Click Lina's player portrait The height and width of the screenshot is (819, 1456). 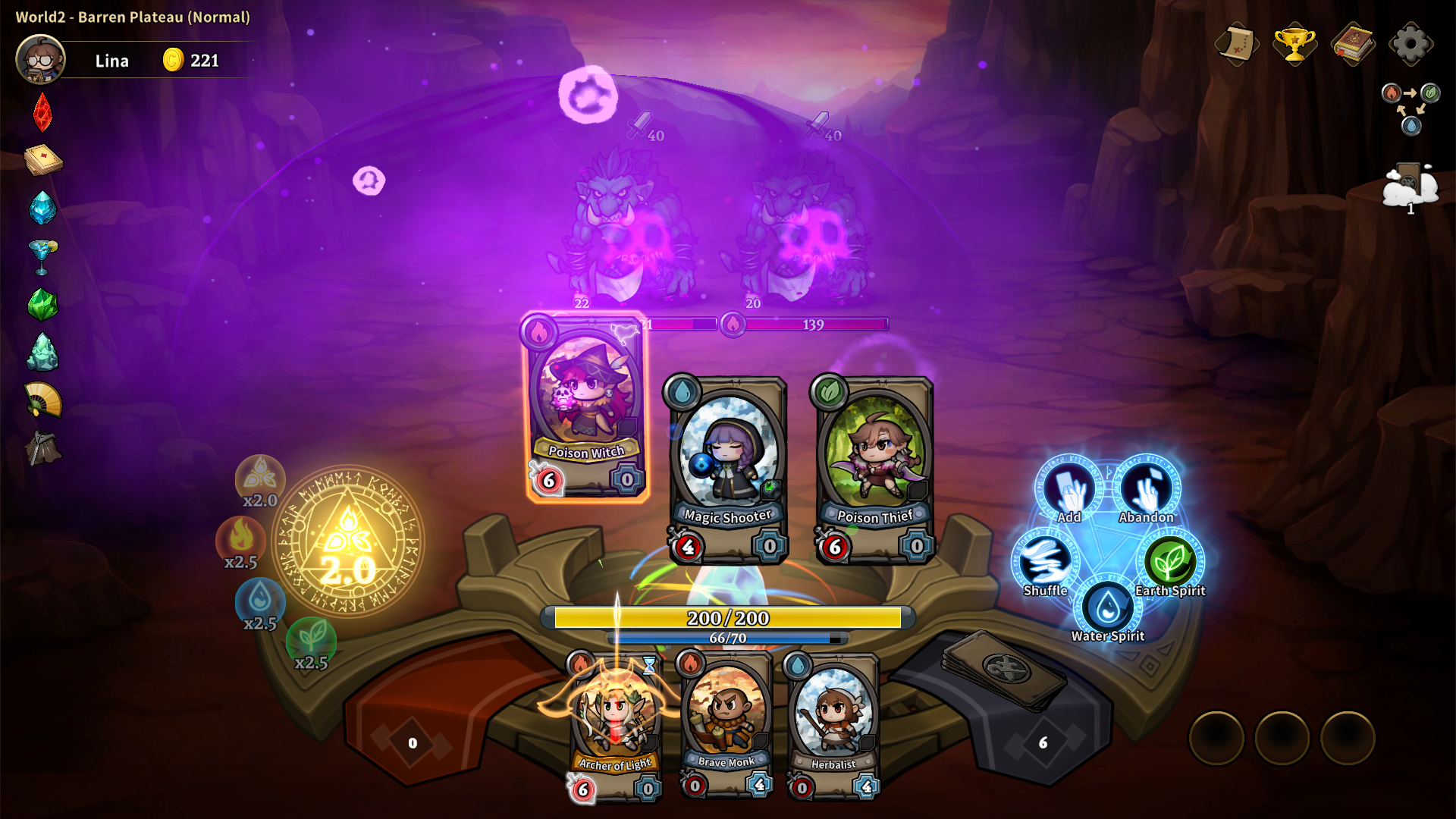coord(41,60)
